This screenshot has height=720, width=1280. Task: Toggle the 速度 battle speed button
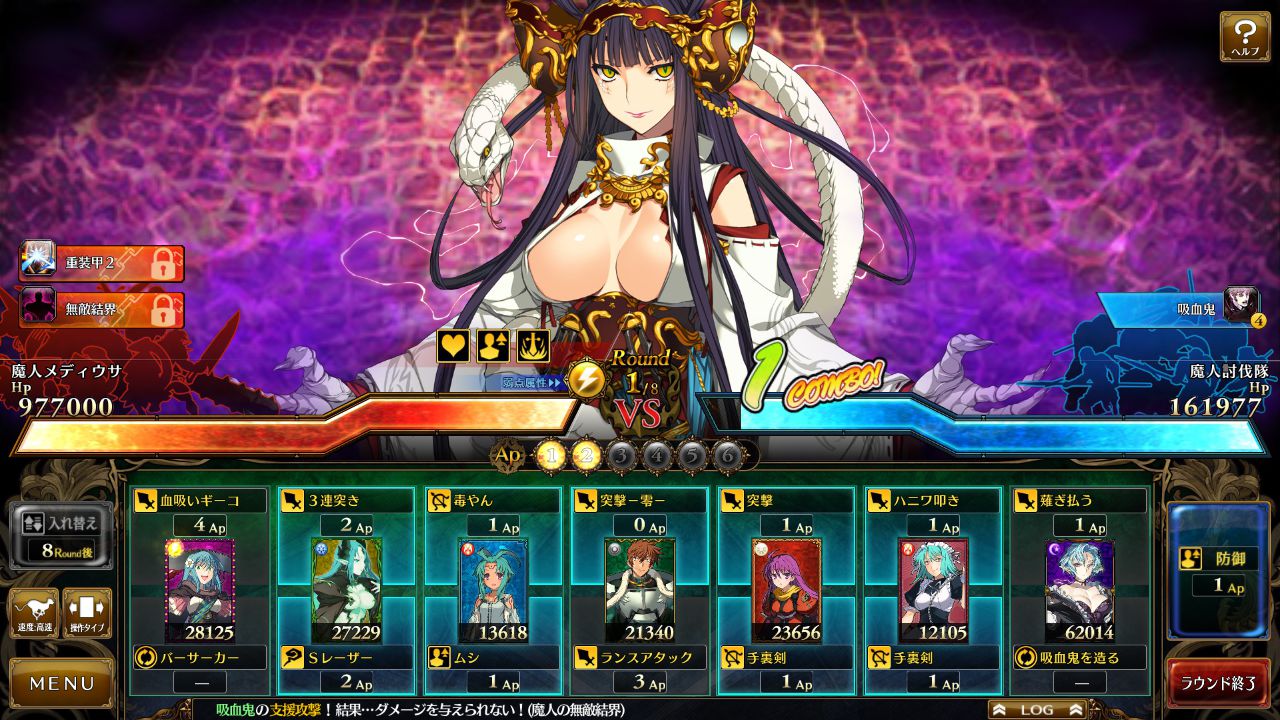pos(34,612)
